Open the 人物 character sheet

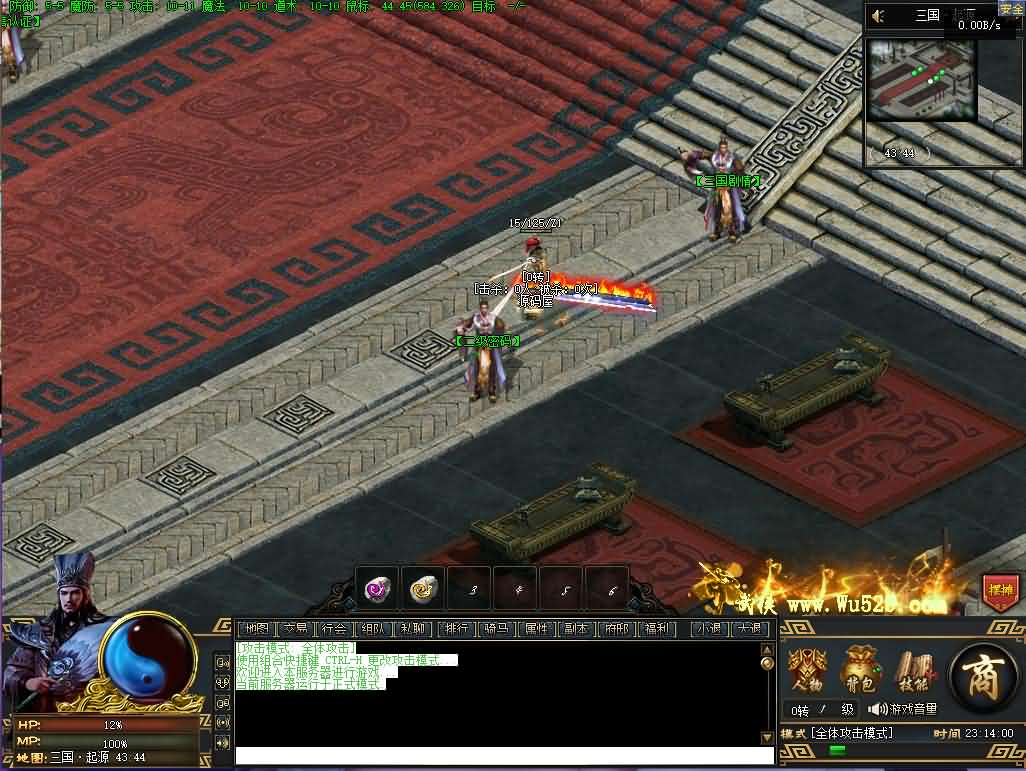808,669
